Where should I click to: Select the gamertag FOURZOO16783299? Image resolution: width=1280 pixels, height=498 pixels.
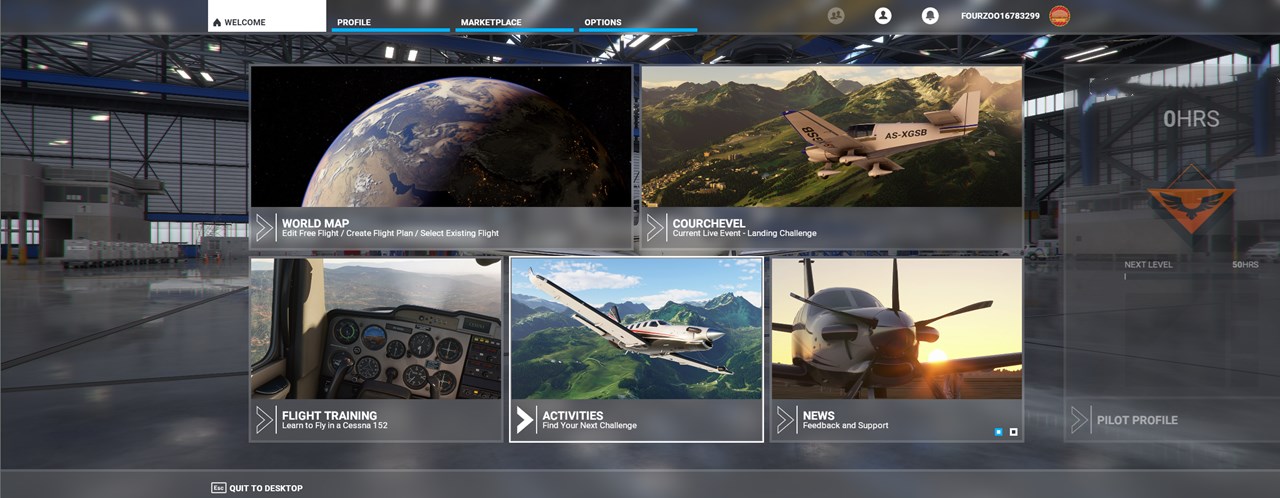pyautogui.click(x=1000, y=16)
